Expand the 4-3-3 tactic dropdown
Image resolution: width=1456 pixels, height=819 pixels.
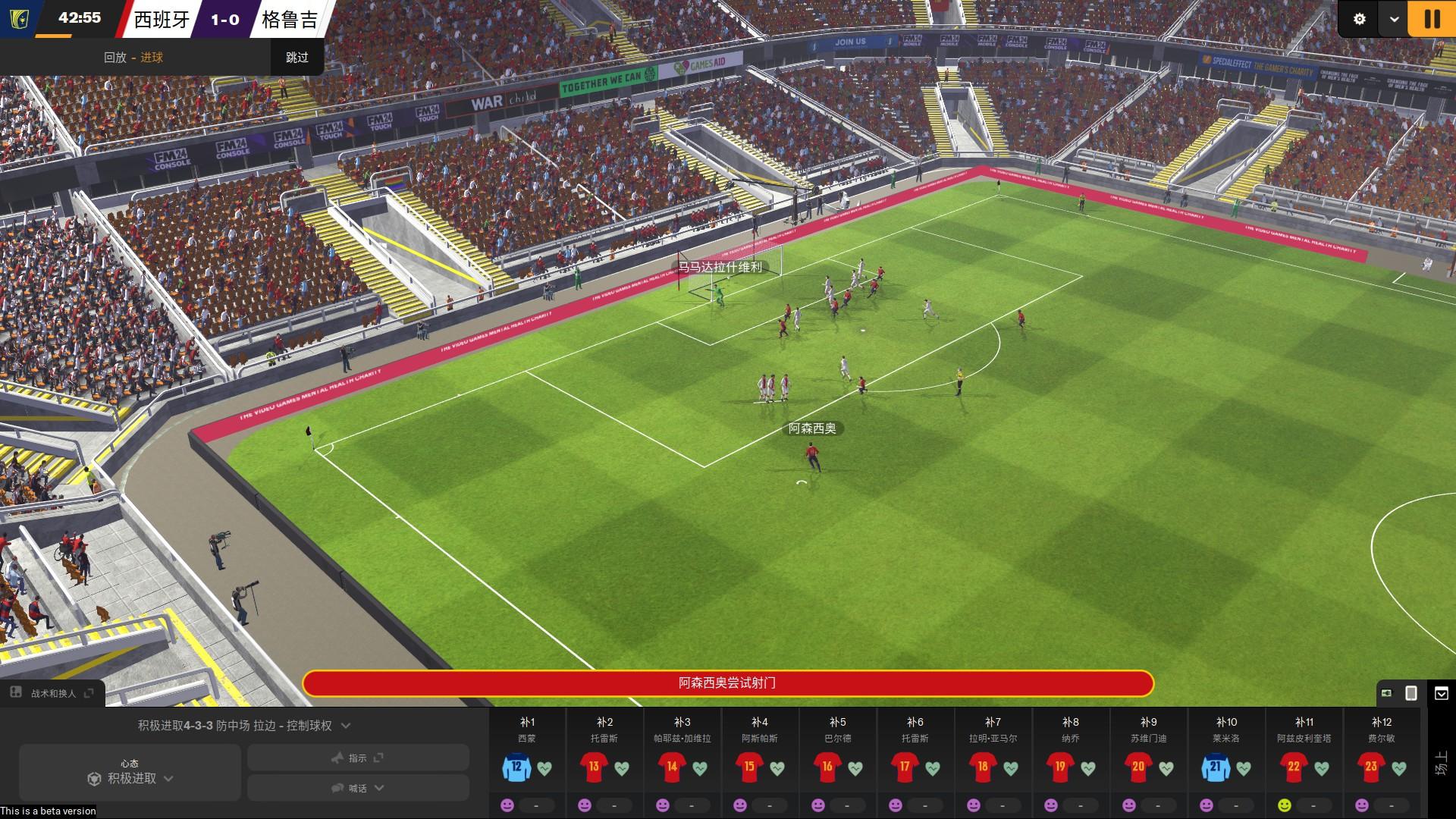pyautogui.click(x=346, y=726)
